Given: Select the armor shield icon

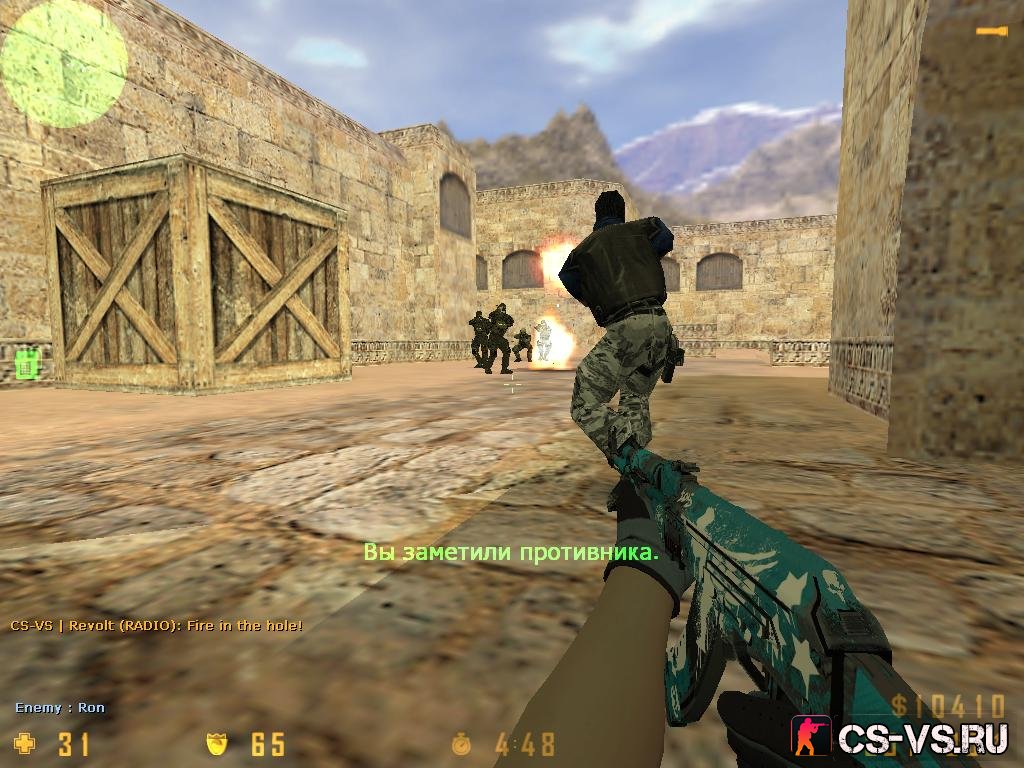Looking at the screenshot, I should (217, 743).
